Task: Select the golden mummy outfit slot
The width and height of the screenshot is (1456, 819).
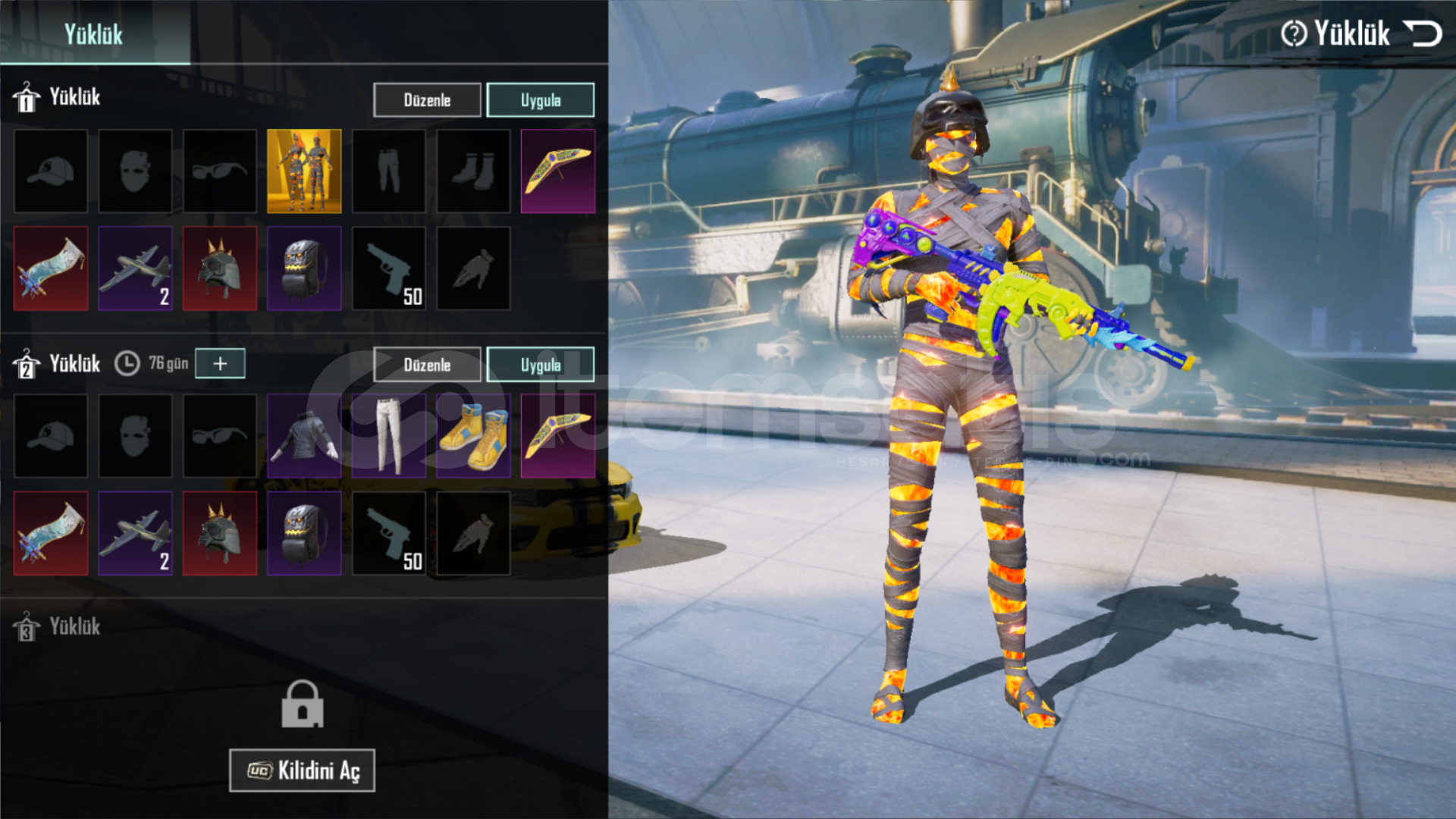Action: pyautogui.click(x=304, y=171)
